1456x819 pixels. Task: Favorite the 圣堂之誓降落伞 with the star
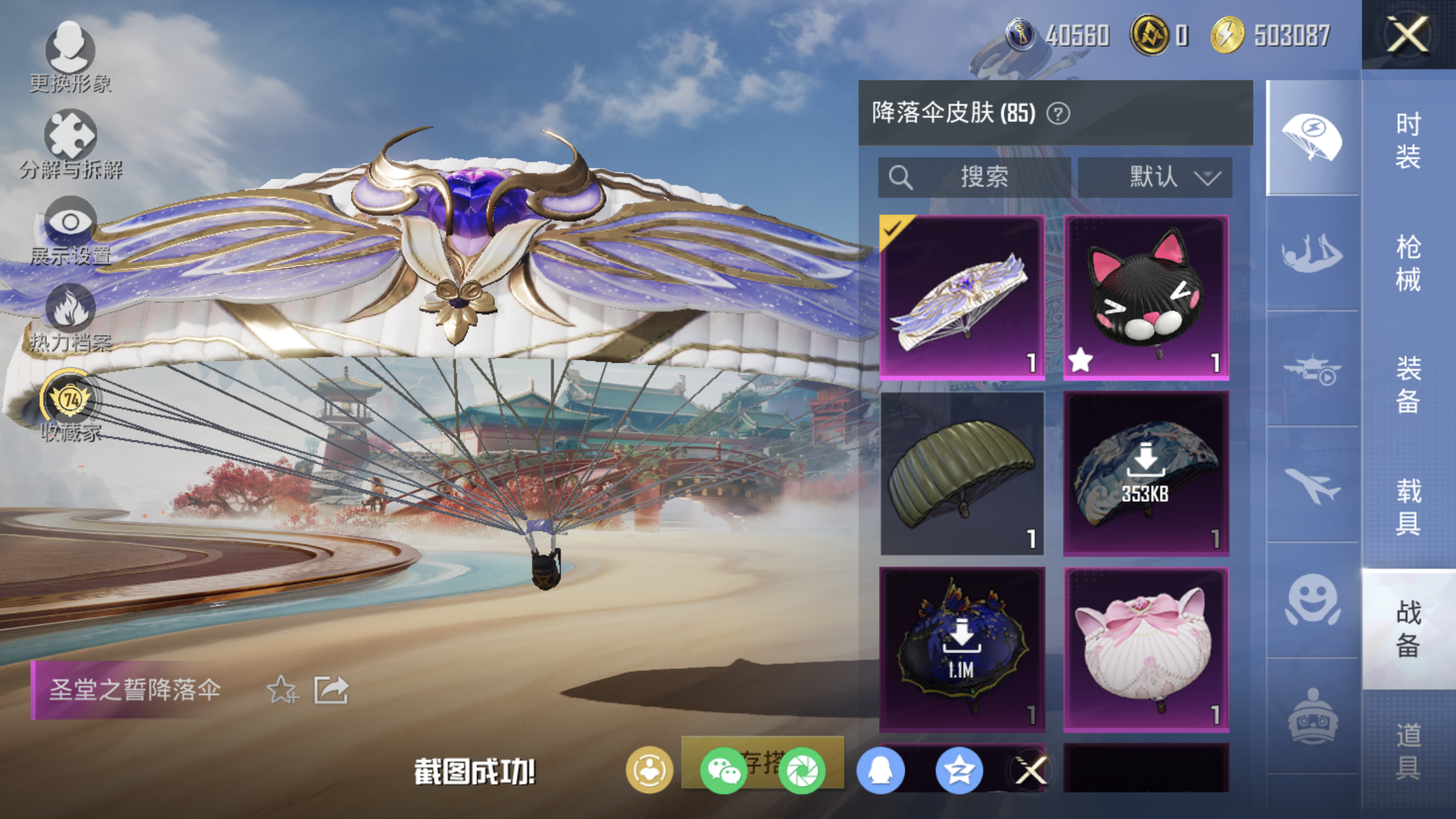pos(282,690)
